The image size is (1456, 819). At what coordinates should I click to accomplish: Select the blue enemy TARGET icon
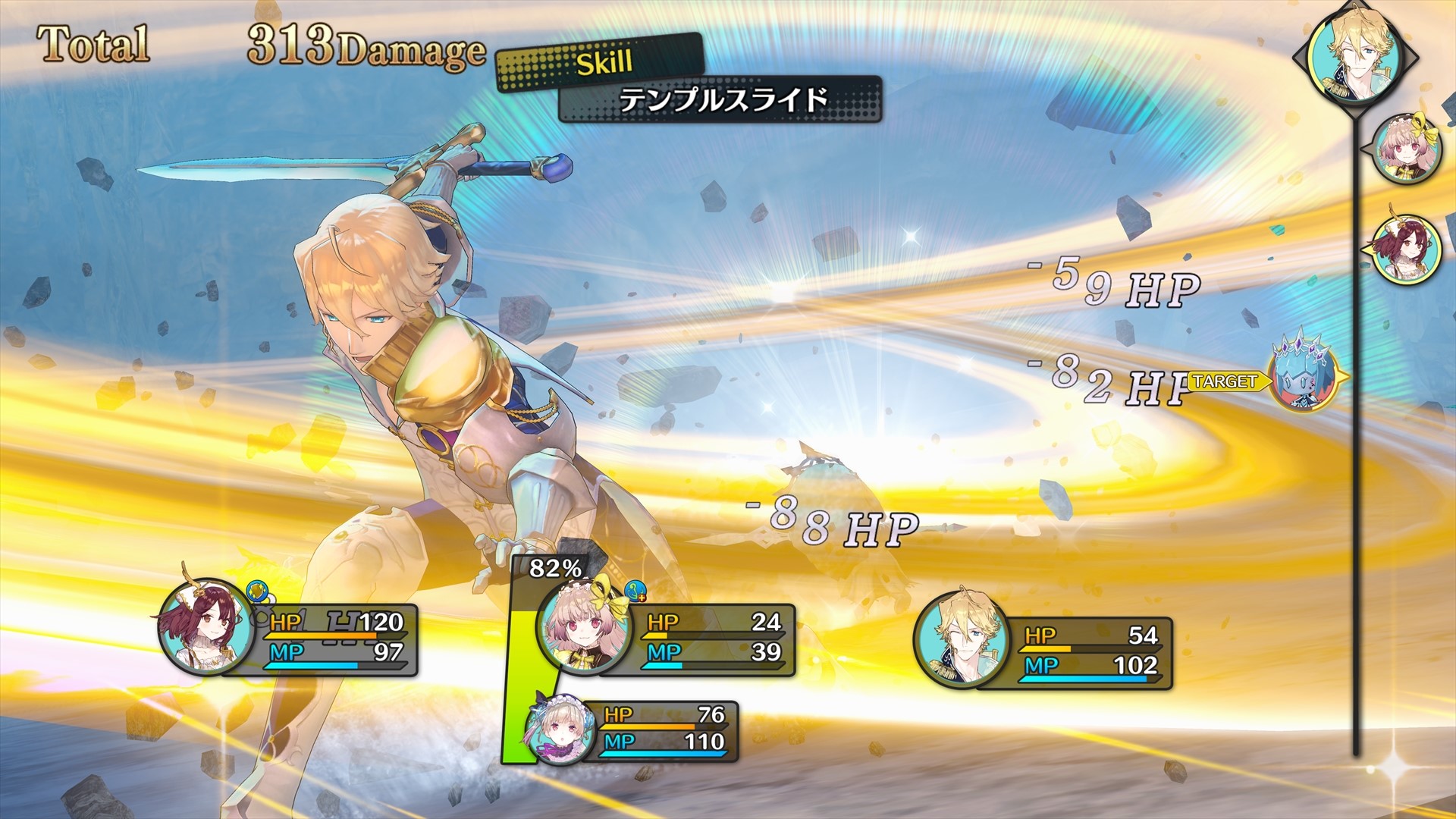coord(1302,377)
